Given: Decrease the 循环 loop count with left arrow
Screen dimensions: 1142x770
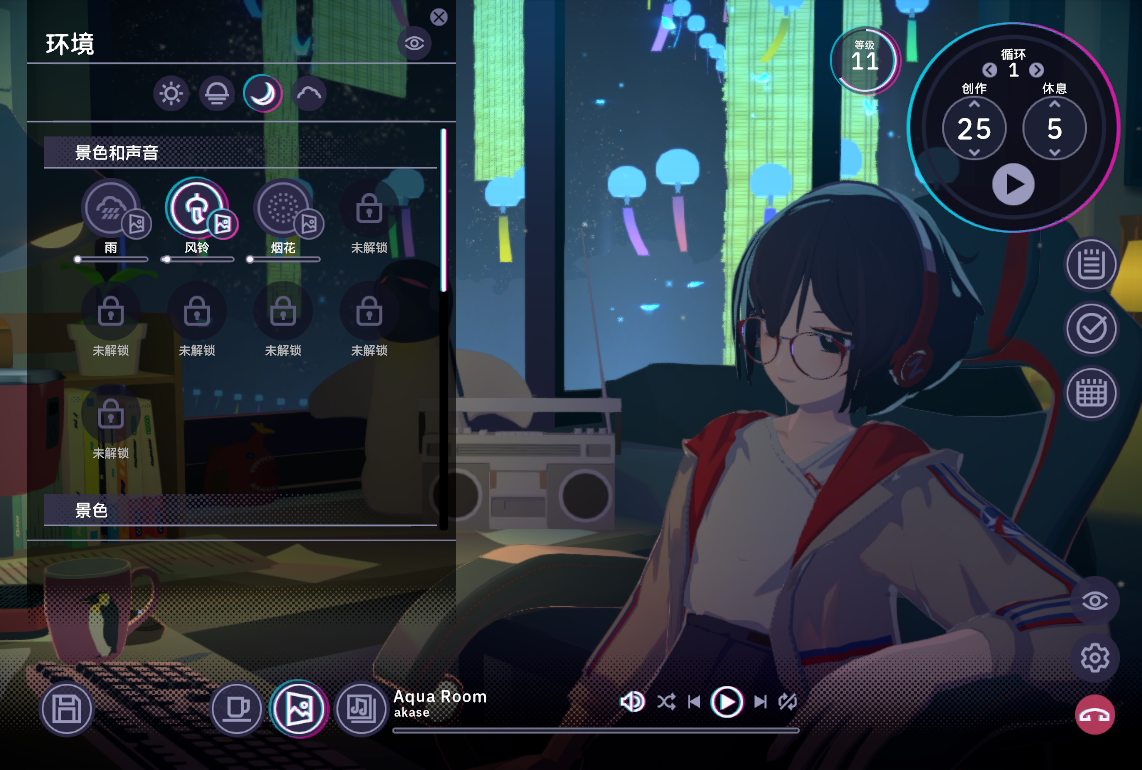Looking at the screenshot, I should 990,70.
